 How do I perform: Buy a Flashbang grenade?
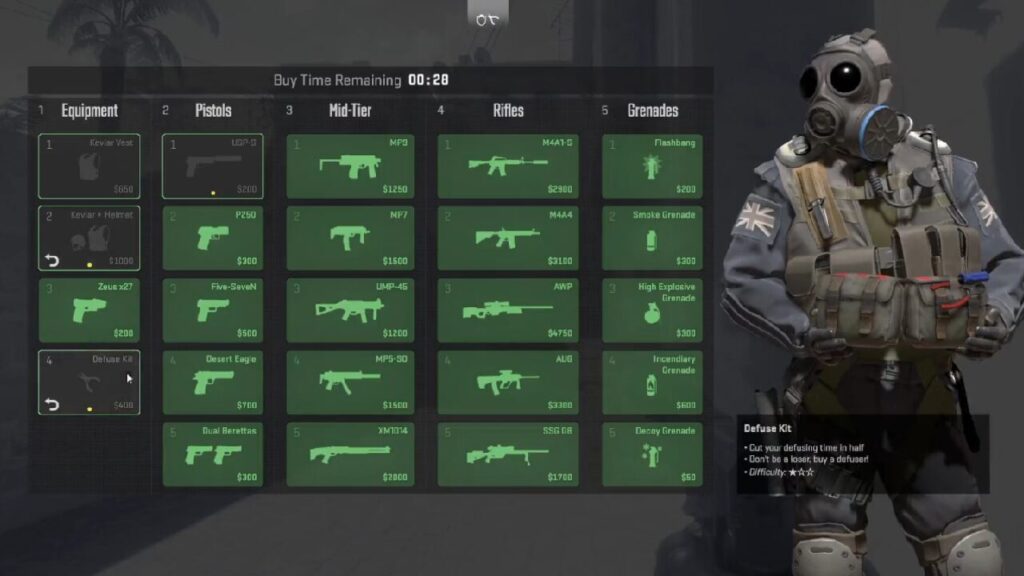652,166
